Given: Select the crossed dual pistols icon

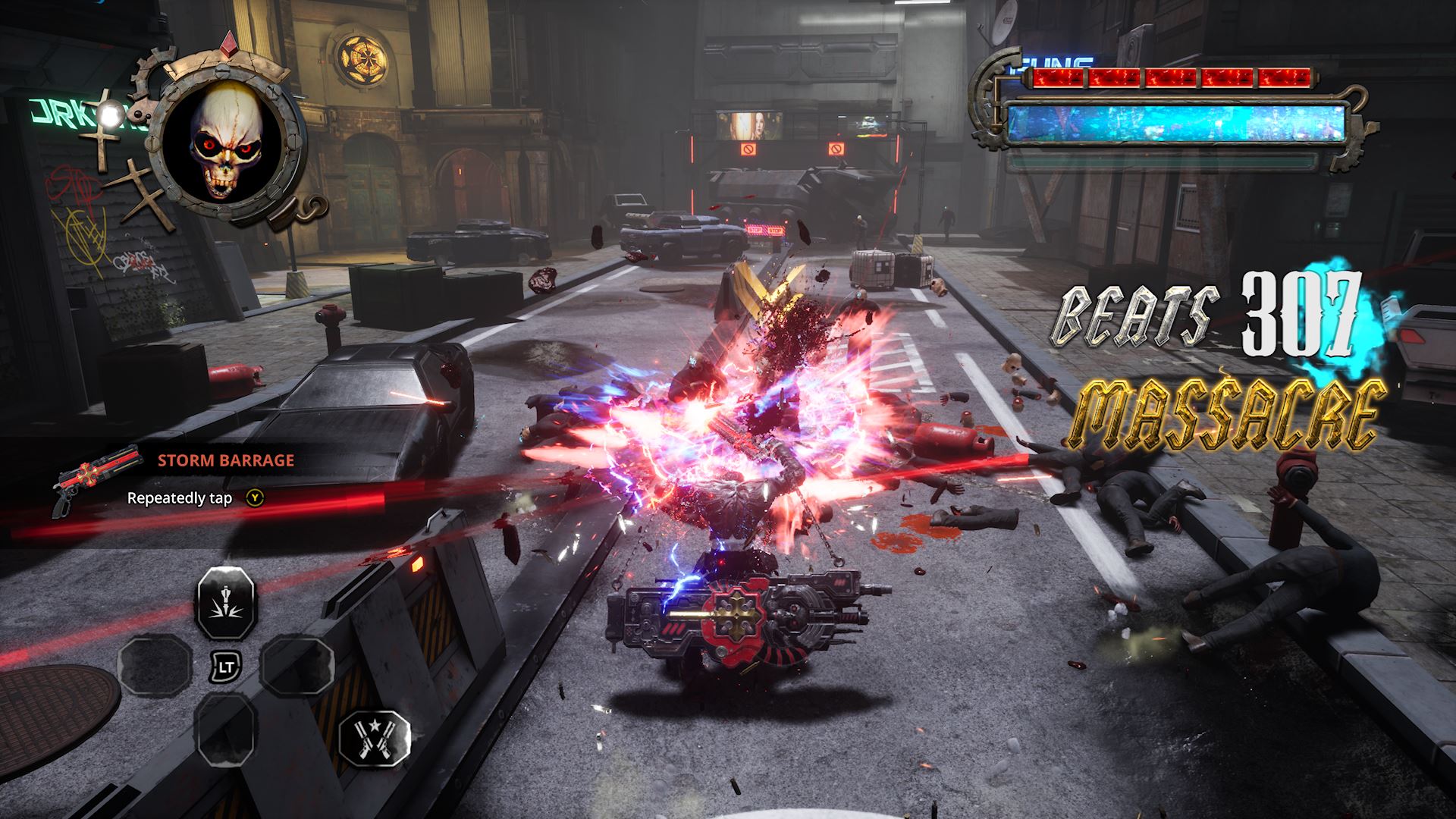Looking at the screenshot, I should tap(374, 739).
